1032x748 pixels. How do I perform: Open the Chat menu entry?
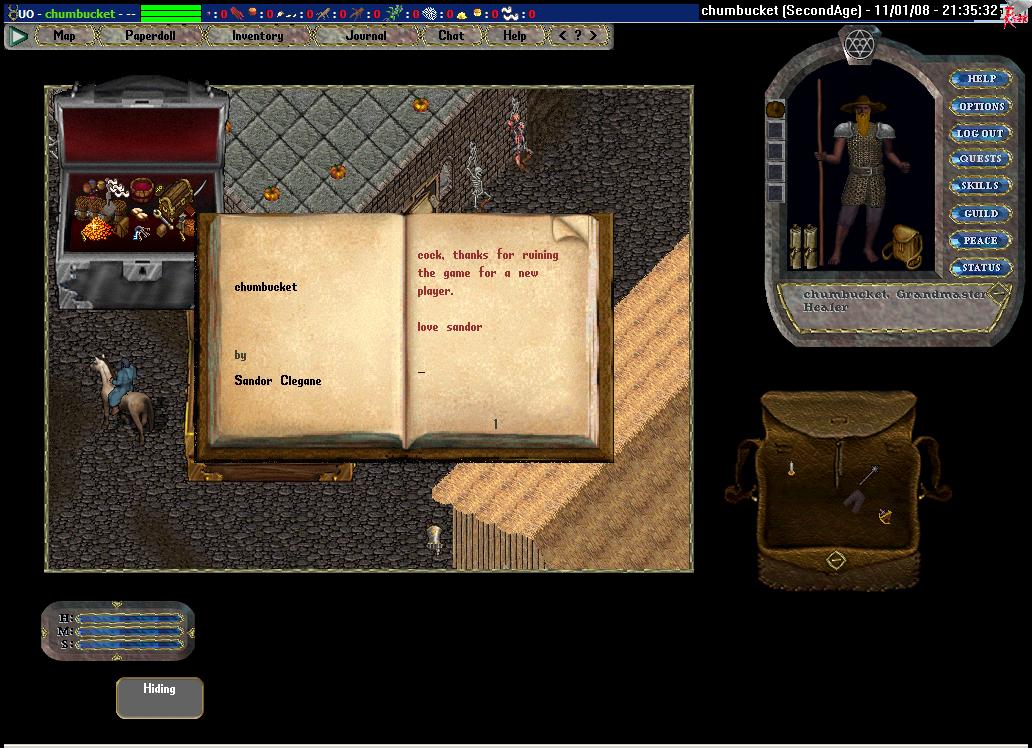click(451, 36)
